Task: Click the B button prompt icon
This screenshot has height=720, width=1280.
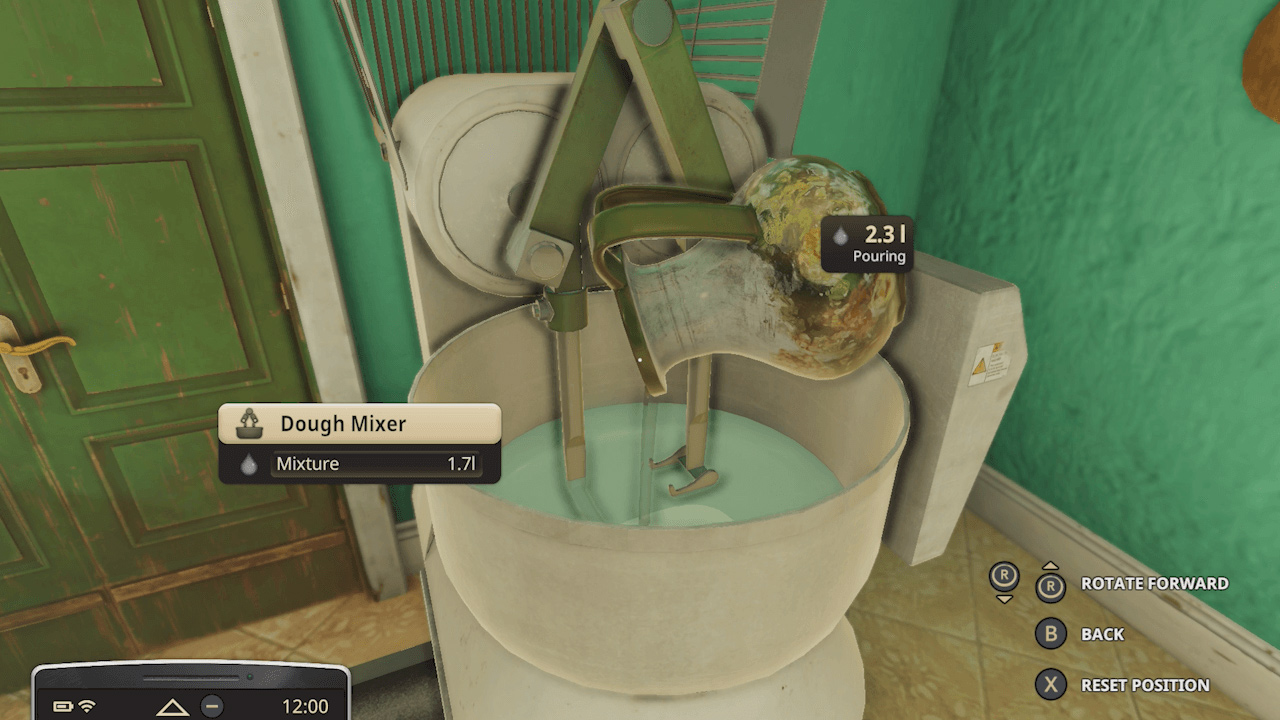Action: pos(1050,634)
